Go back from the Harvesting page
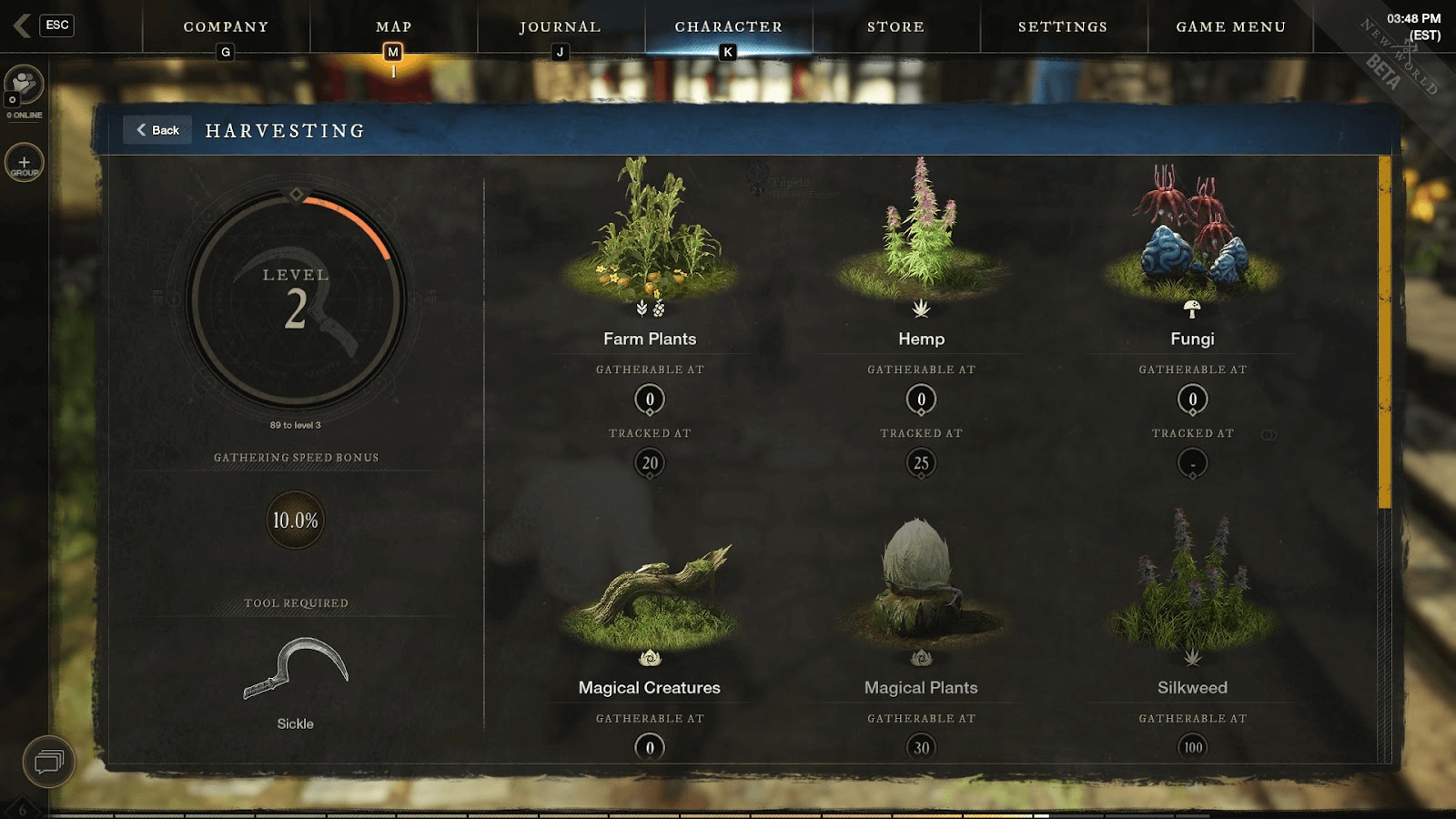This screenshot has width=1456, height=819. [157, 130]
